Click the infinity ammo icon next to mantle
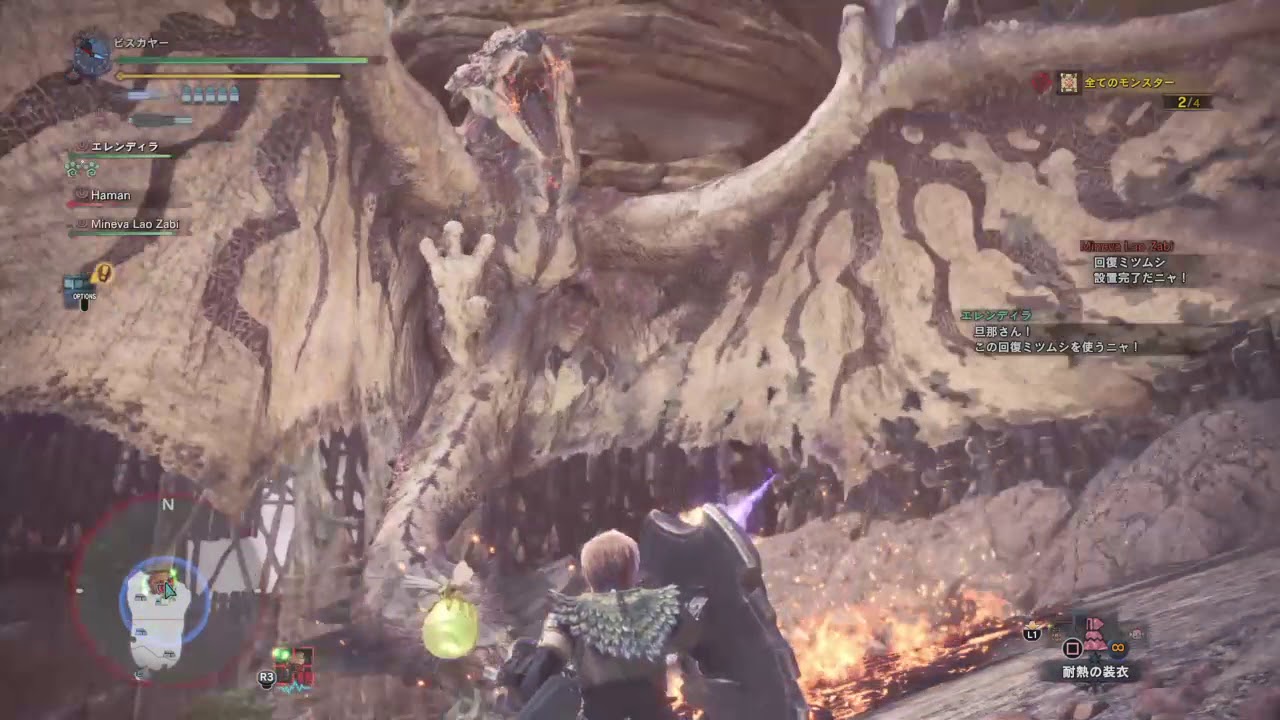The width and height of the screenshot is (1280, 720). [x=1117, y=647]
